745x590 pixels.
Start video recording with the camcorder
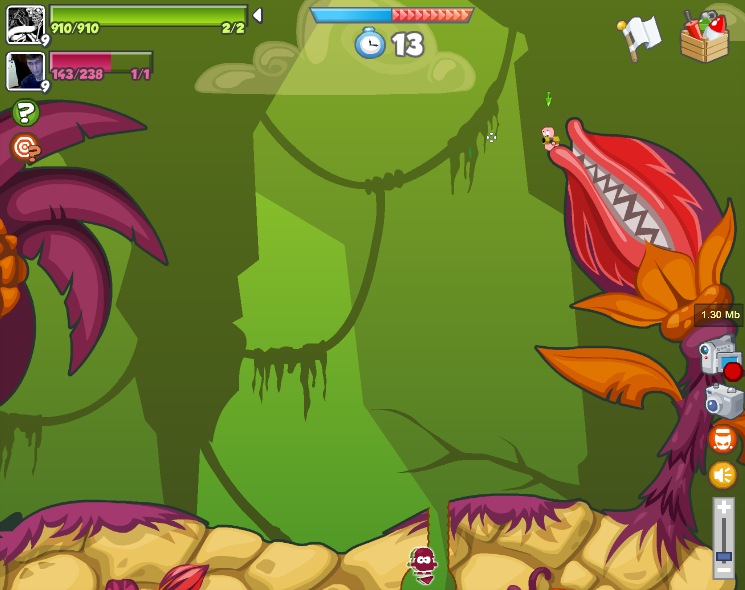[x=720, y=356]
